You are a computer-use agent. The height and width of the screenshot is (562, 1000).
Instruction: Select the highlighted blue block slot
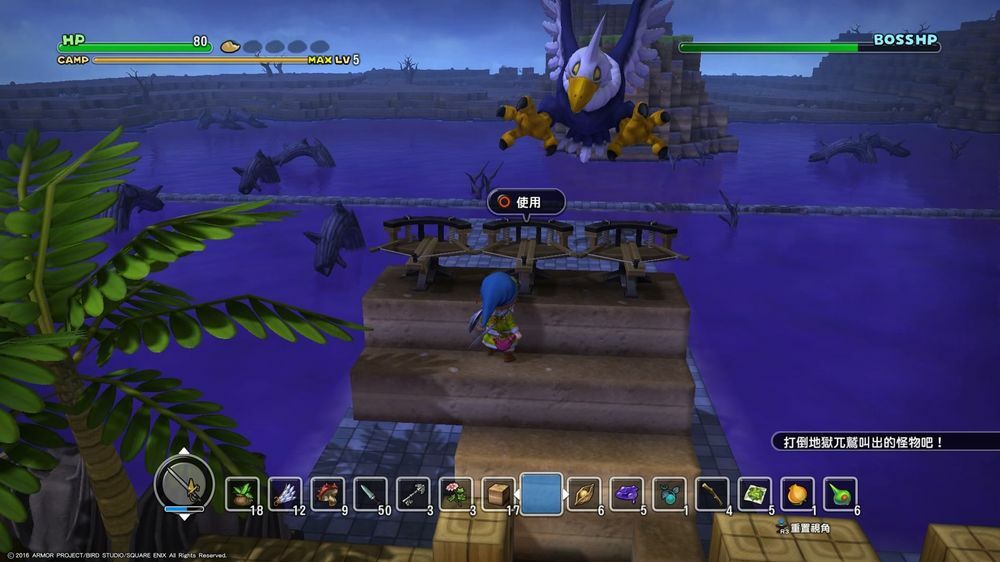[x=541, y=493]
